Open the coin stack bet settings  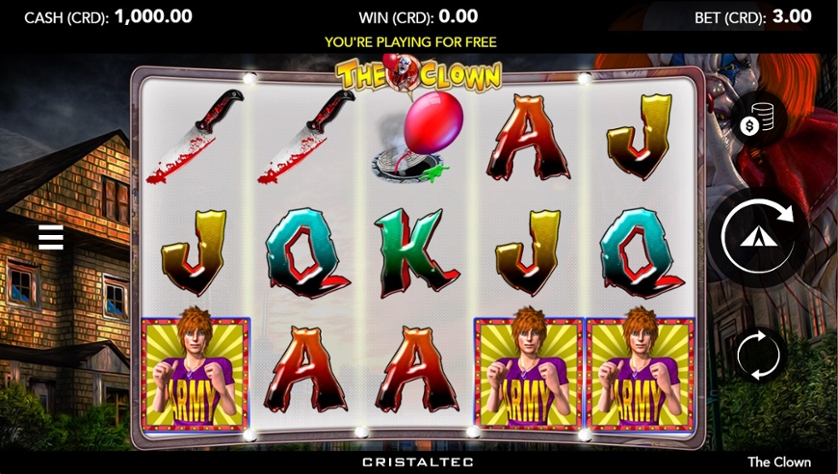[757, 122]
